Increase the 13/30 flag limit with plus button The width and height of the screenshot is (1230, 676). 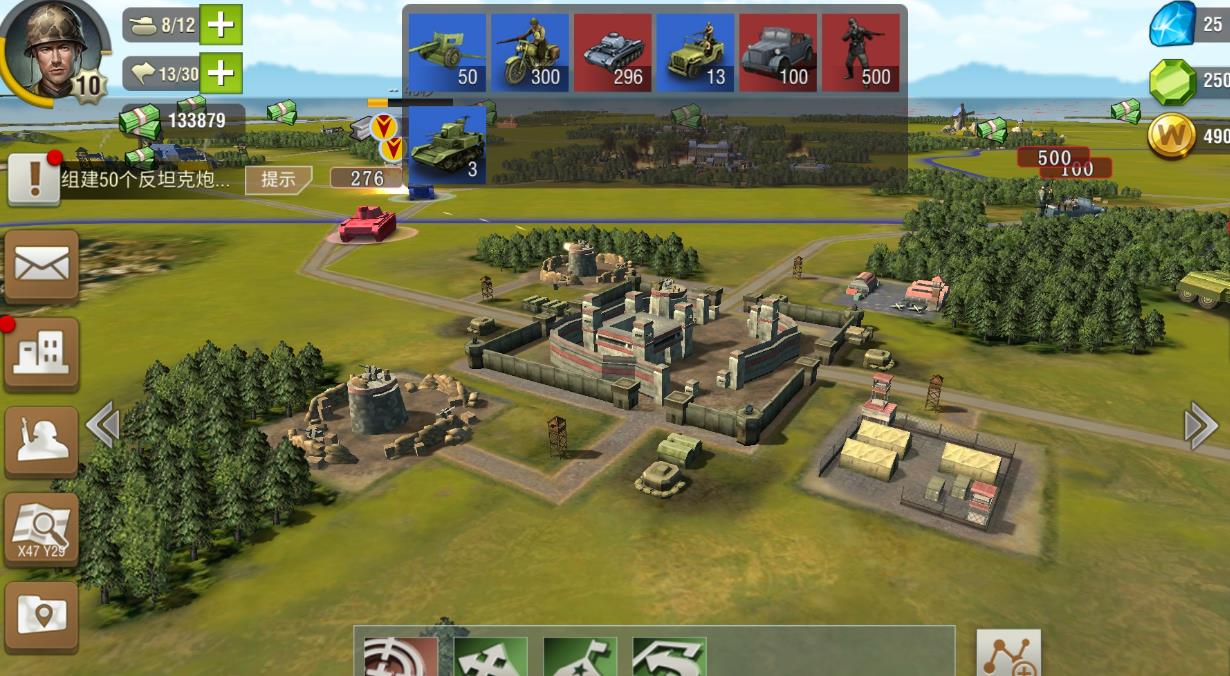pos(221,72)
